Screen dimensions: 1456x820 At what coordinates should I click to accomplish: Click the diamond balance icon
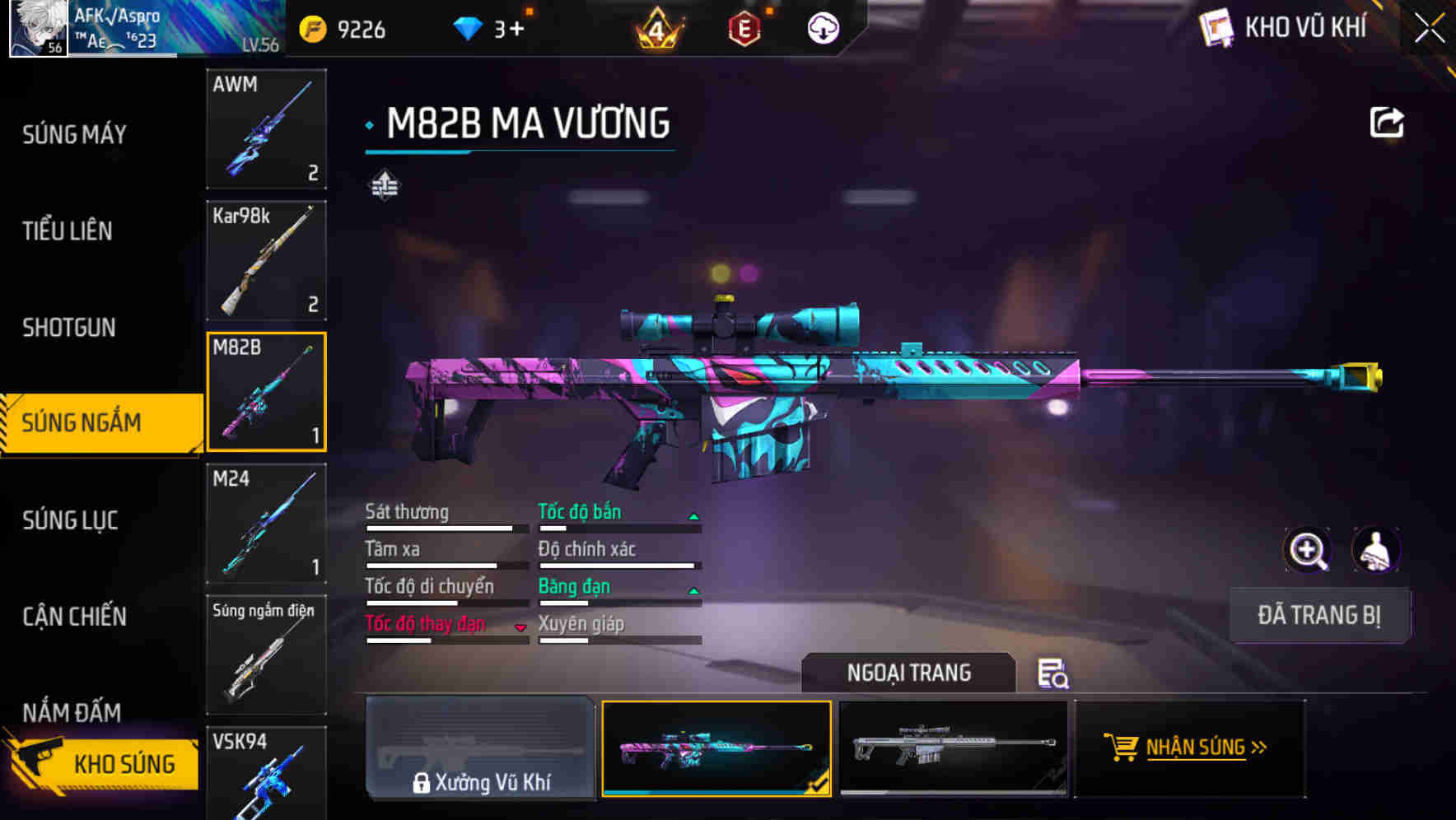tap(469, 27)
